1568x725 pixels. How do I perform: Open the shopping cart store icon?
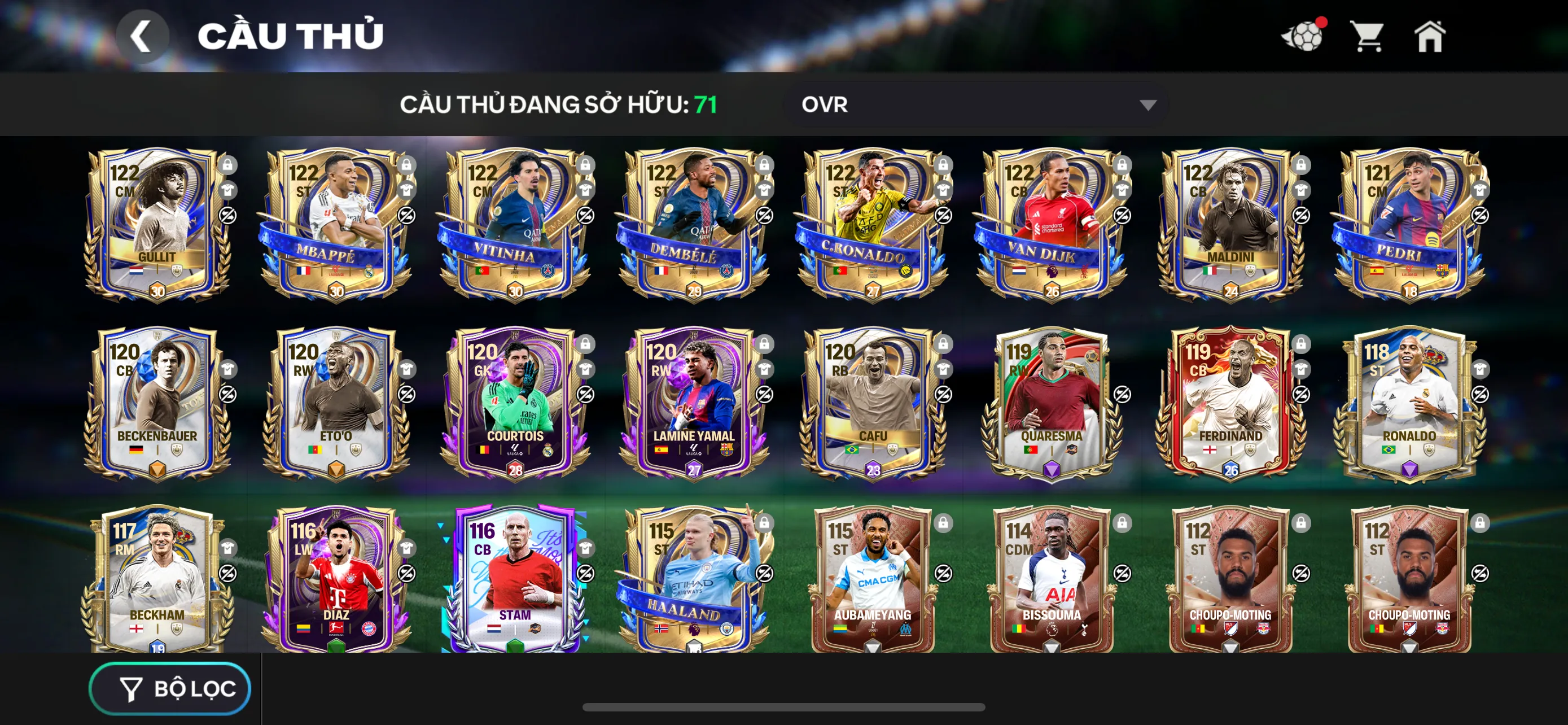[1368, 37]
